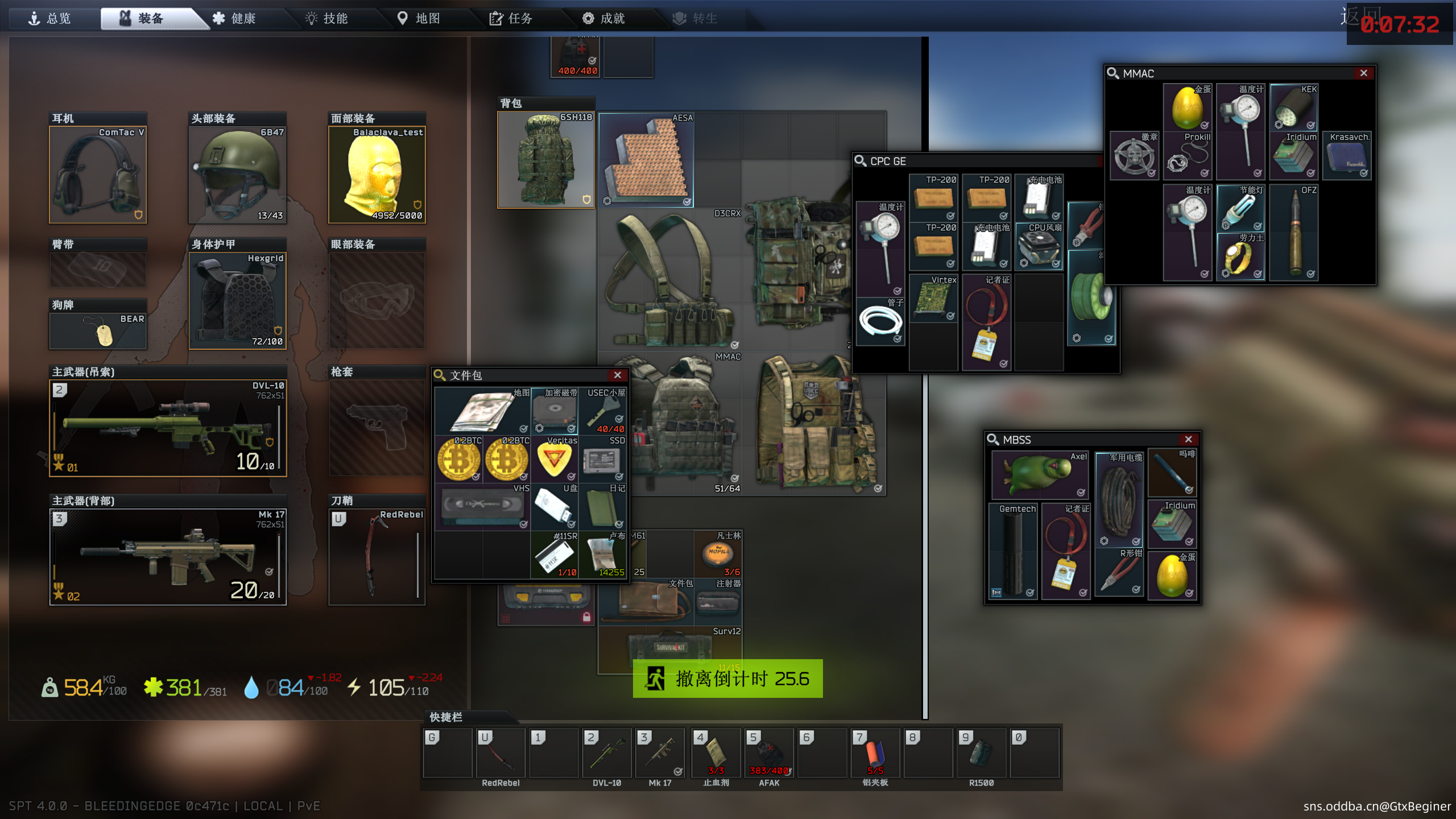Select the ComTac V headset slot
The image size is (1456, 819).
point(98,175)
